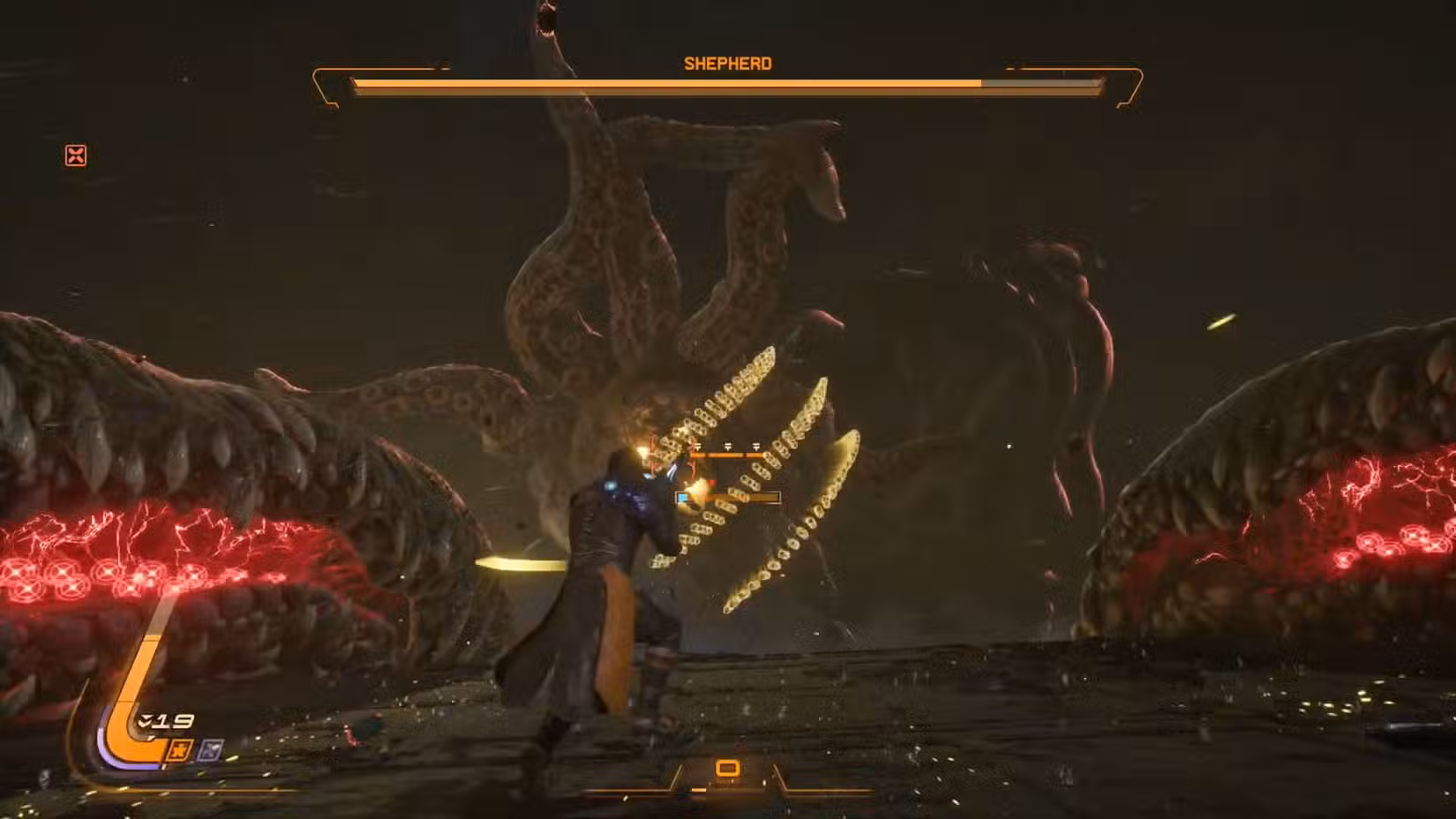Toggle the ammo counter chevron beside 19
This screenshot has width=1456, height=819.
(x=144, y=718)
